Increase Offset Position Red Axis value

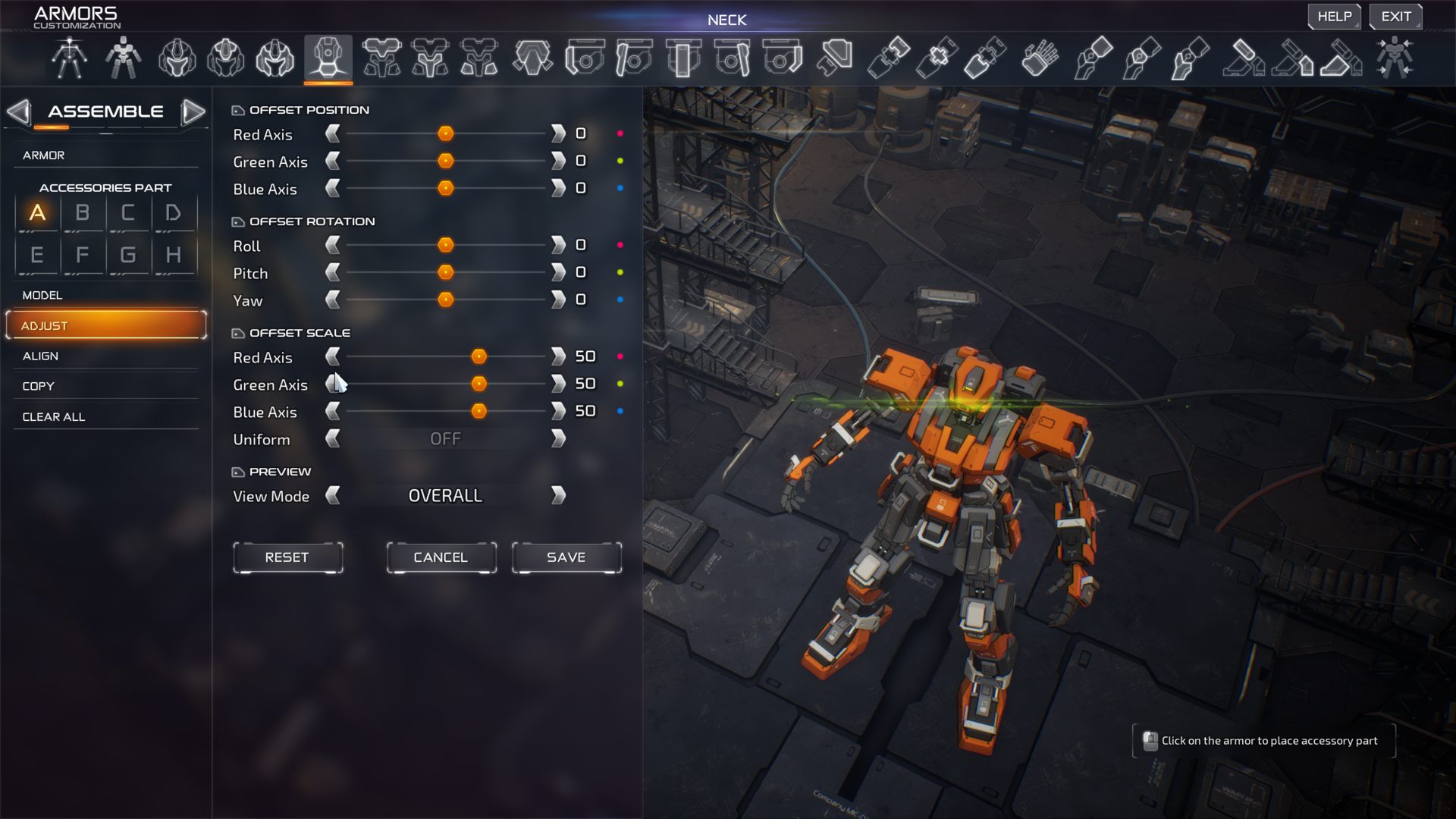pyautogui.click(x=558, y=133)
